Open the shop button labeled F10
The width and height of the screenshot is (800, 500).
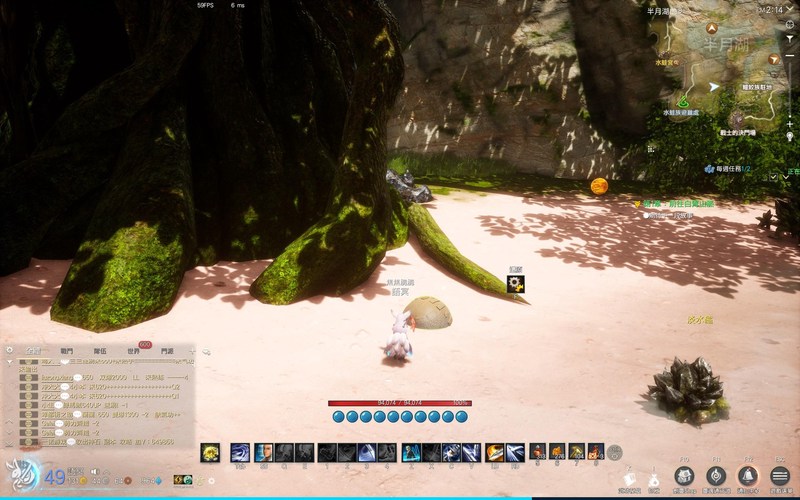(685, 476)
